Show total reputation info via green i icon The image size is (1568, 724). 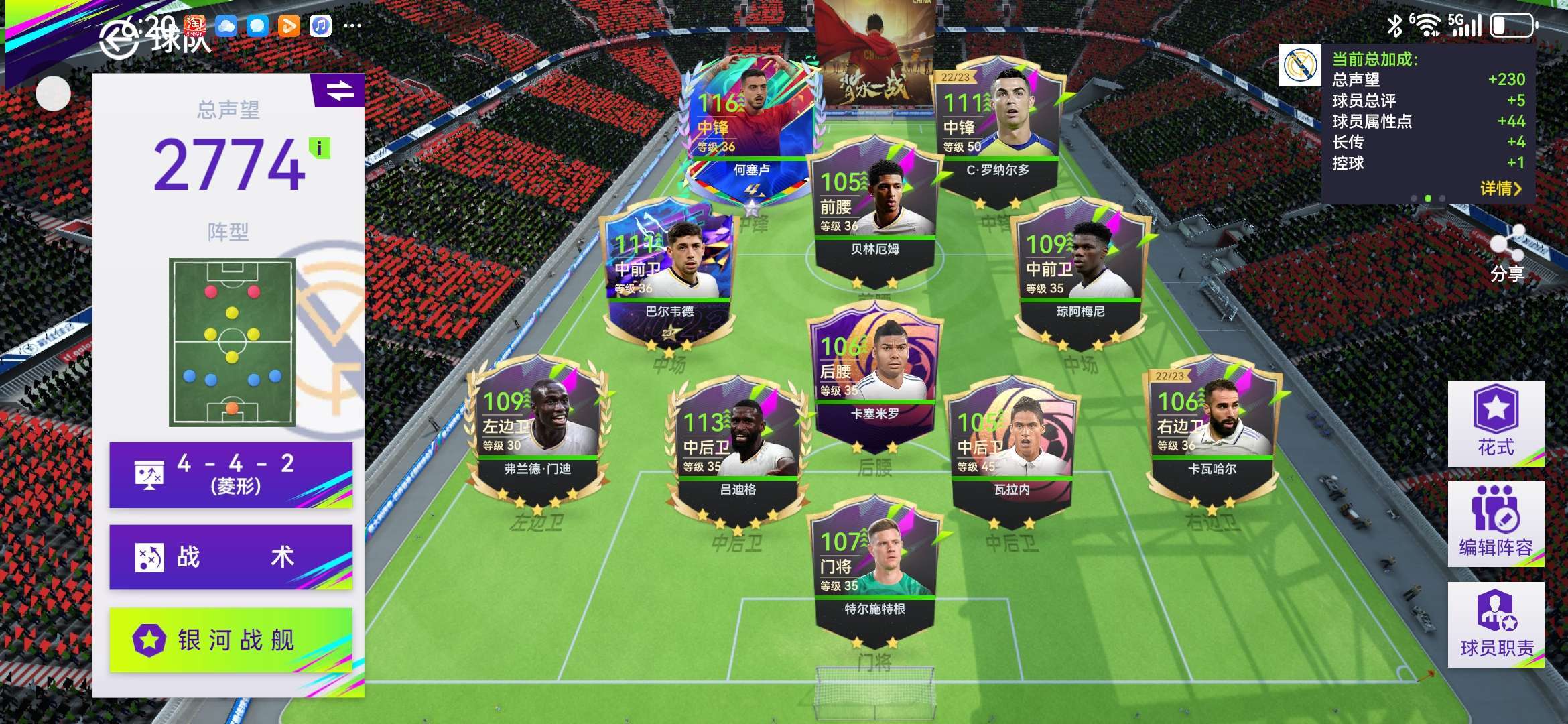pyautogui.click(x=320, y=148)
